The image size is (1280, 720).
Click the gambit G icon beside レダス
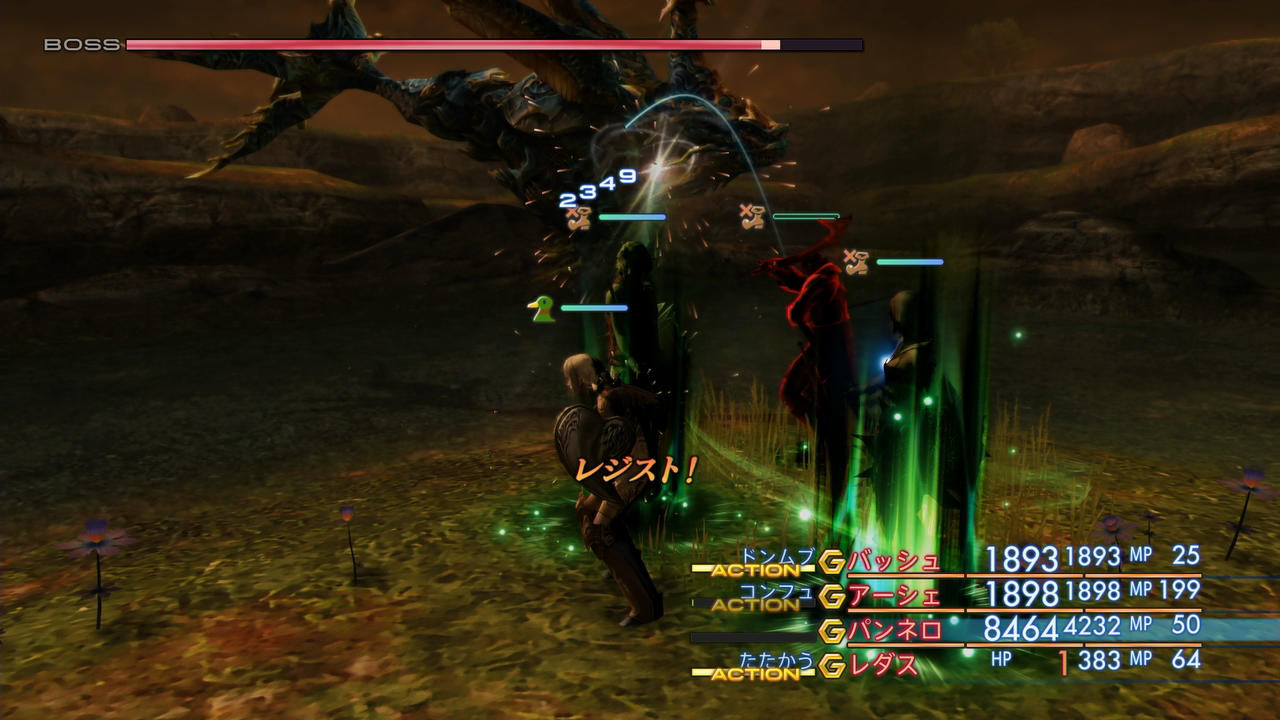pyautogui.click(x=831, y=665)
